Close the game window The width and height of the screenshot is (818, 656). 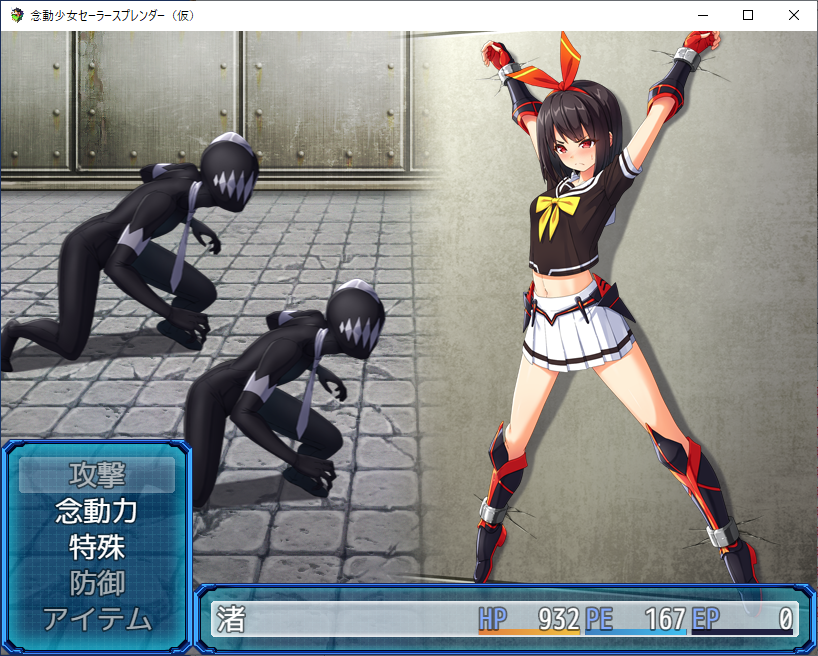pos(794,15)
